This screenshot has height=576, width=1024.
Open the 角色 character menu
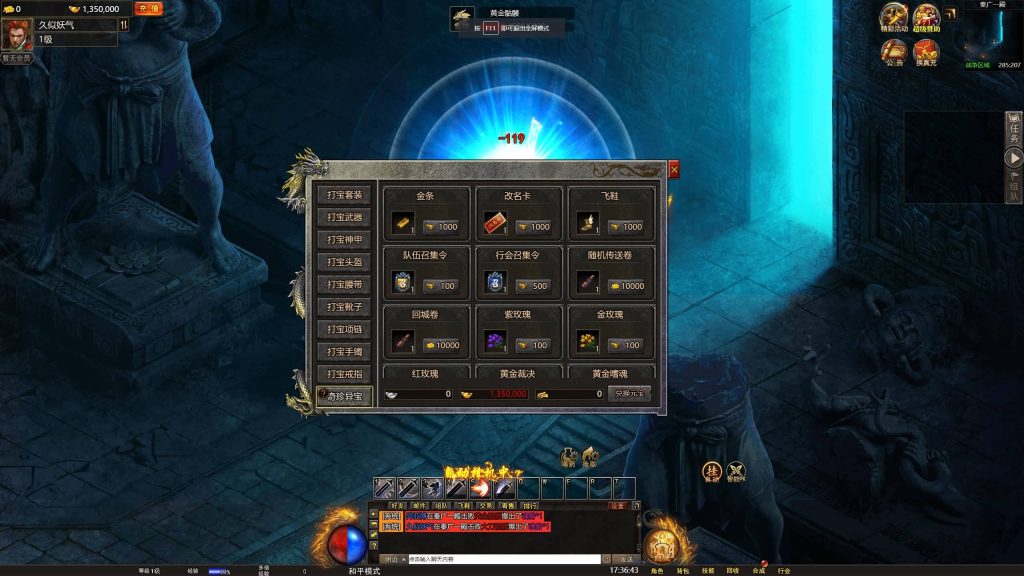pos(657,571)
